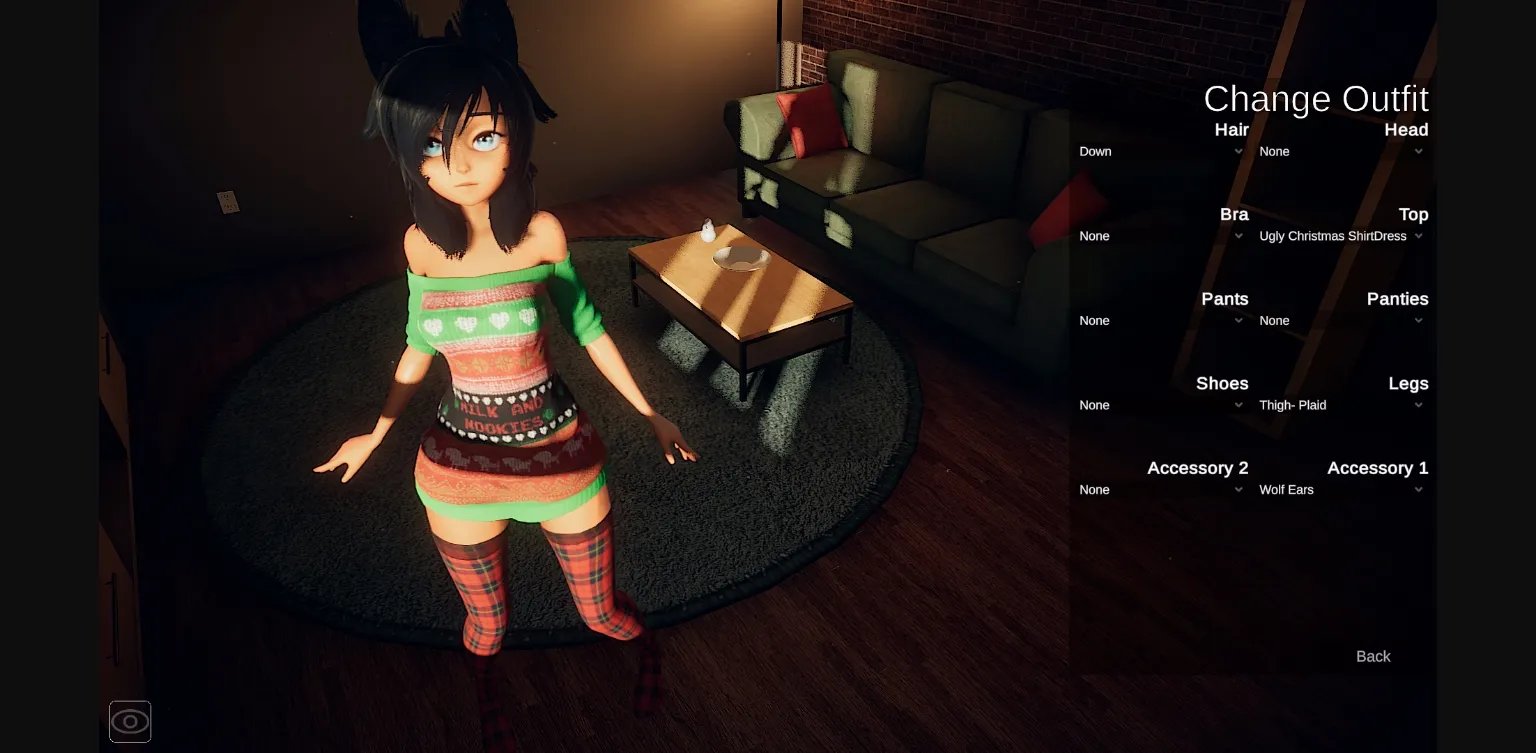Click the Back button
This screenshot has height=753, width=1536.
pyautogui.click(x=1372, y=656)
